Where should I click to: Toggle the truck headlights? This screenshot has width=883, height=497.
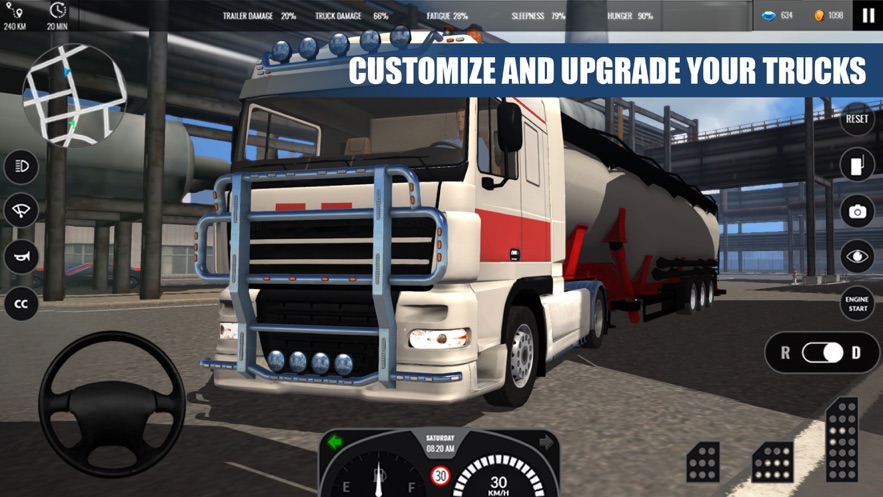click(x=21, y=166)
